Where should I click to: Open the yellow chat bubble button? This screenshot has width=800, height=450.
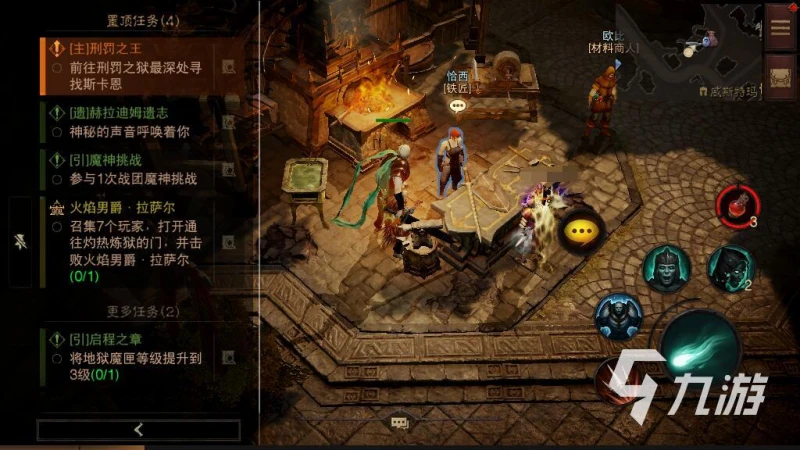coord(577,232)
